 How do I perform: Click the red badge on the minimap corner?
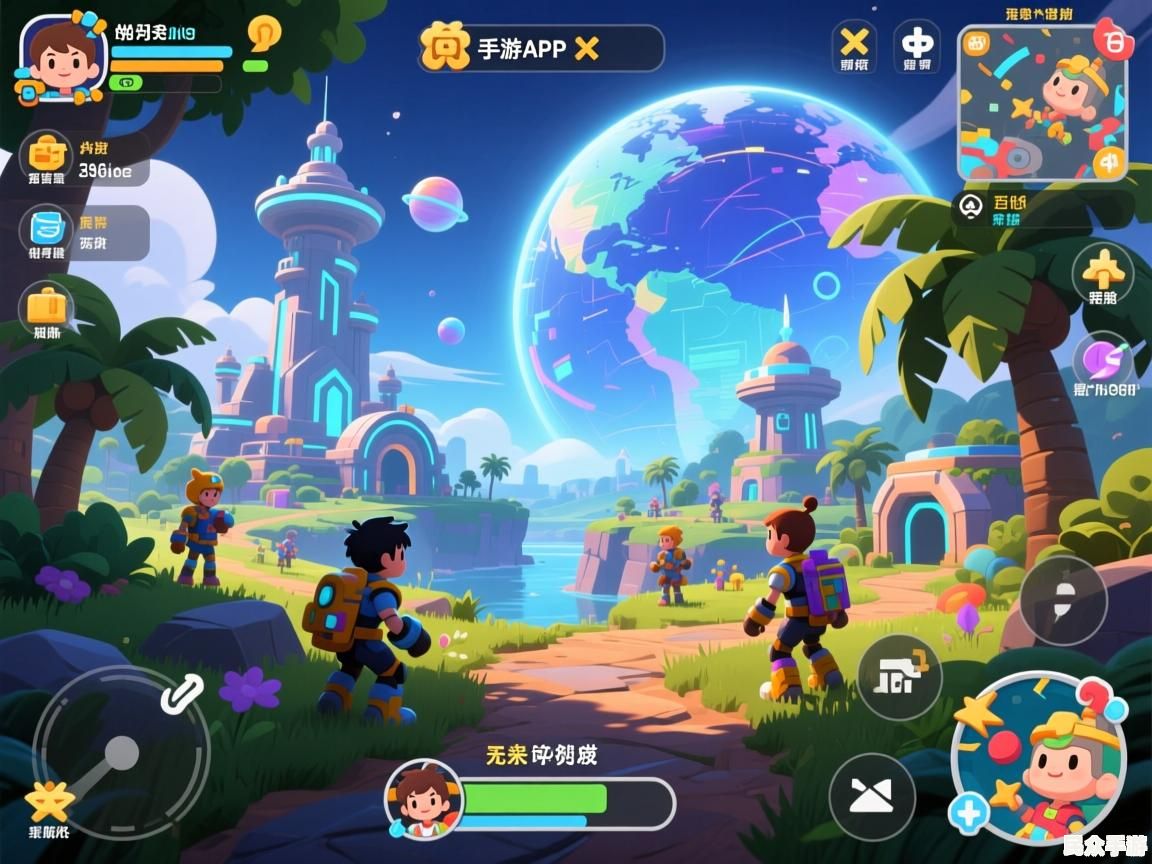point(1111,39)
